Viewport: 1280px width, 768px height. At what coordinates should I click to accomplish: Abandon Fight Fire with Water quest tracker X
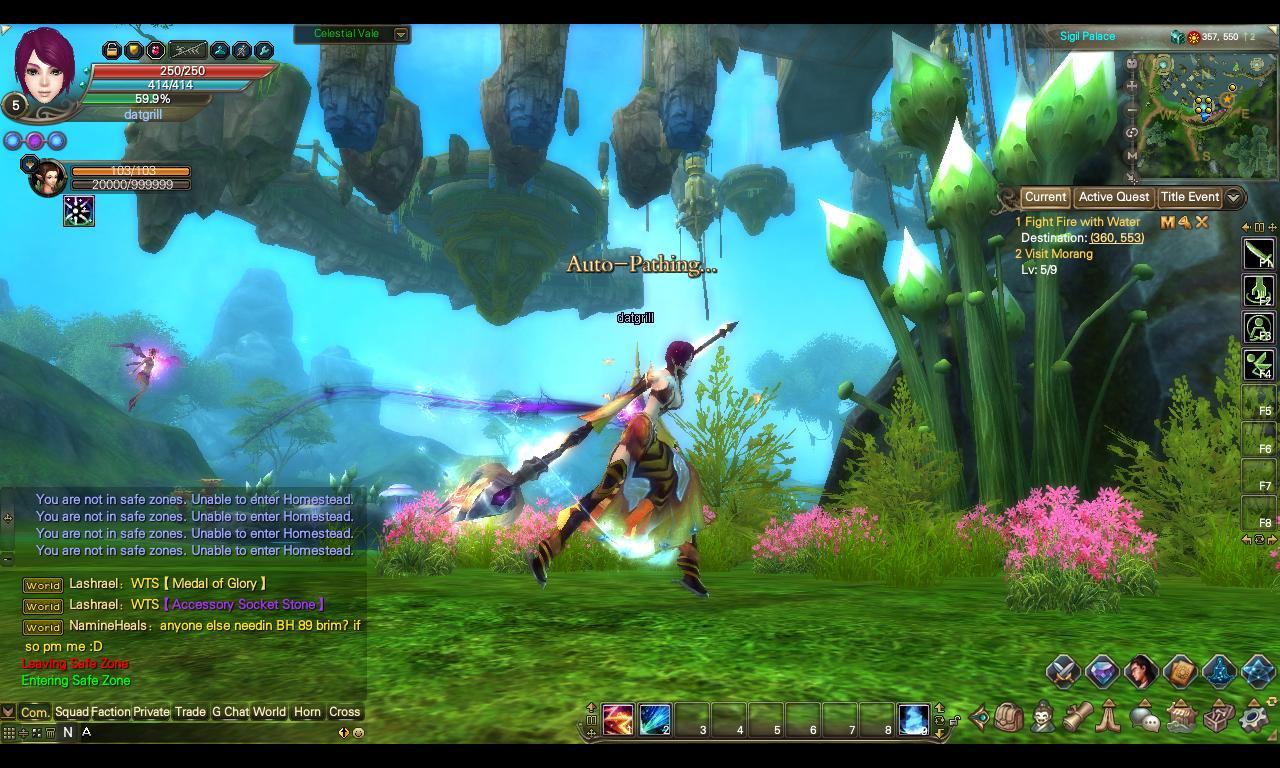[1202, 222]
